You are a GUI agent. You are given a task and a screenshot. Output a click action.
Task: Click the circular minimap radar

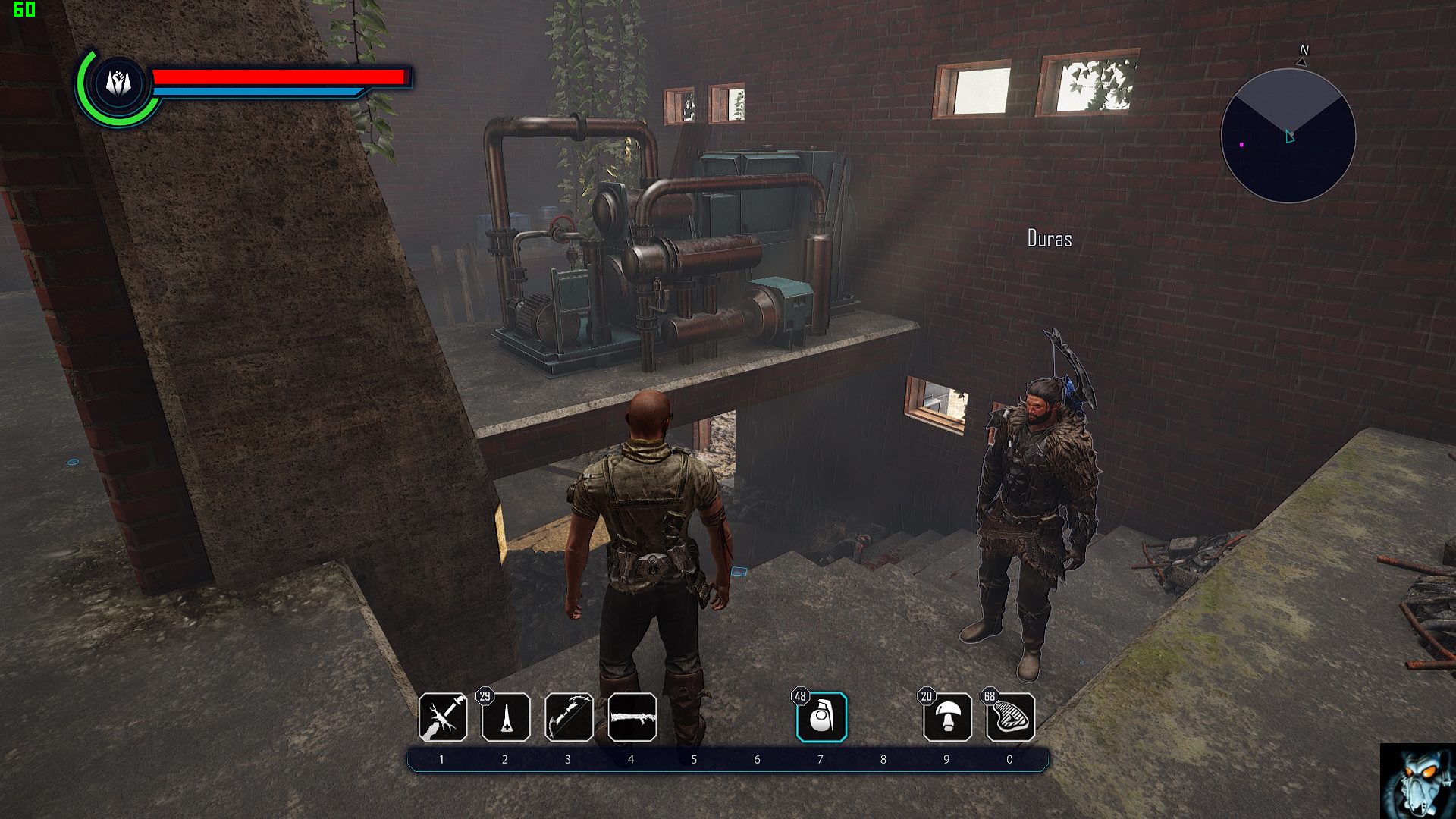pos(1288,136)
